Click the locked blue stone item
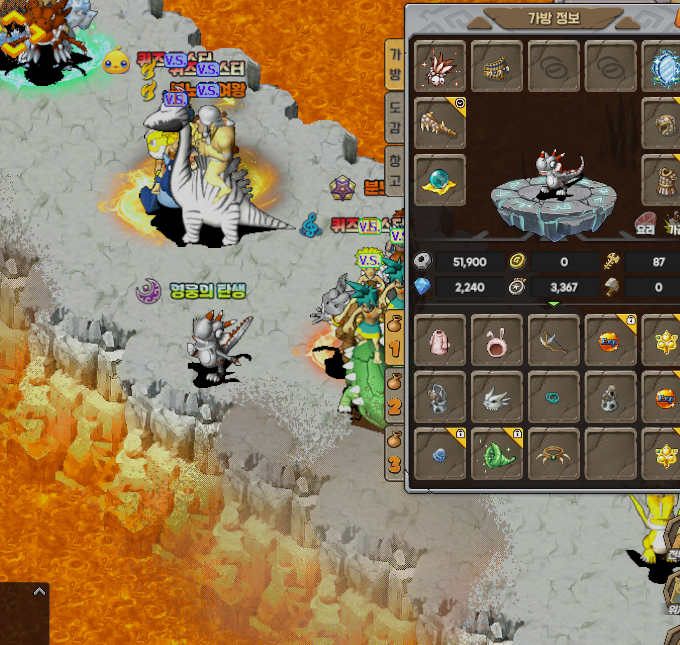 coord(440,453)
